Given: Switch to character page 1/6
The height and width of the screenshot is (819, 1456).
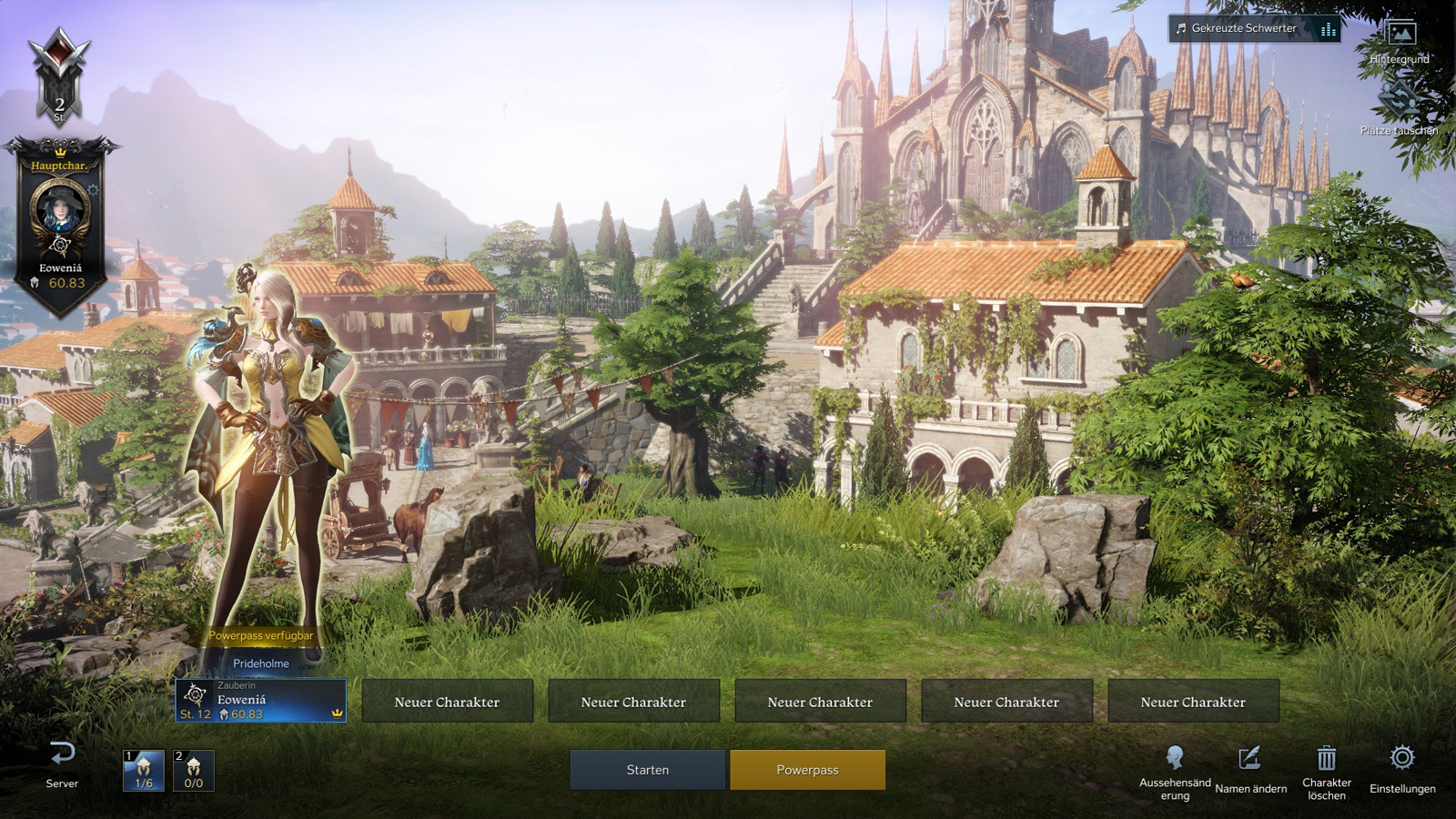Looking at the screenshot, I should 144,771.
